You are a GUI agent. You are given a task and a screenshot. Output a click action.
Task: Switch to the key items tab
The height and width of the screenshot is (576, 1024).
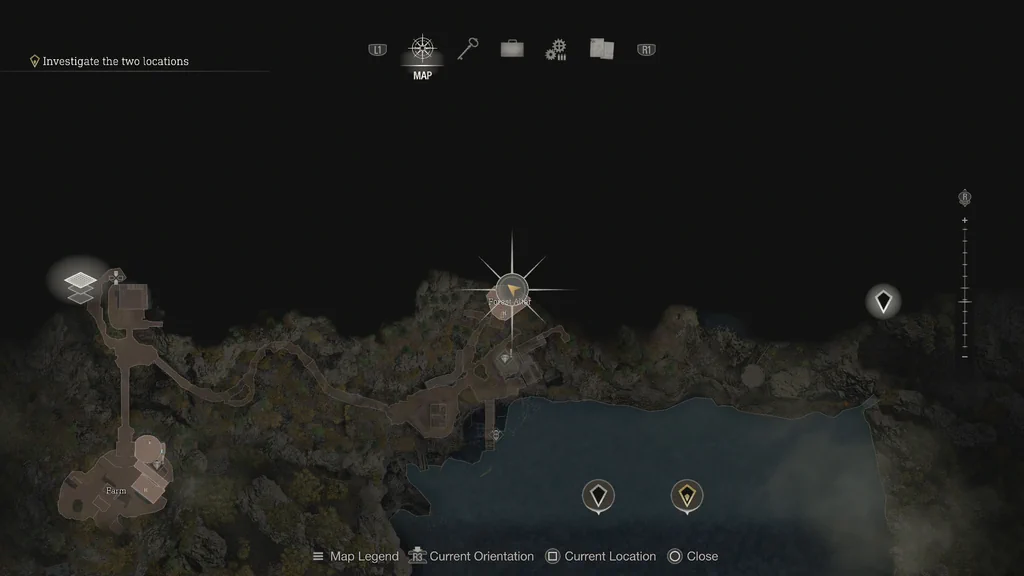click(x=467, y=49)
